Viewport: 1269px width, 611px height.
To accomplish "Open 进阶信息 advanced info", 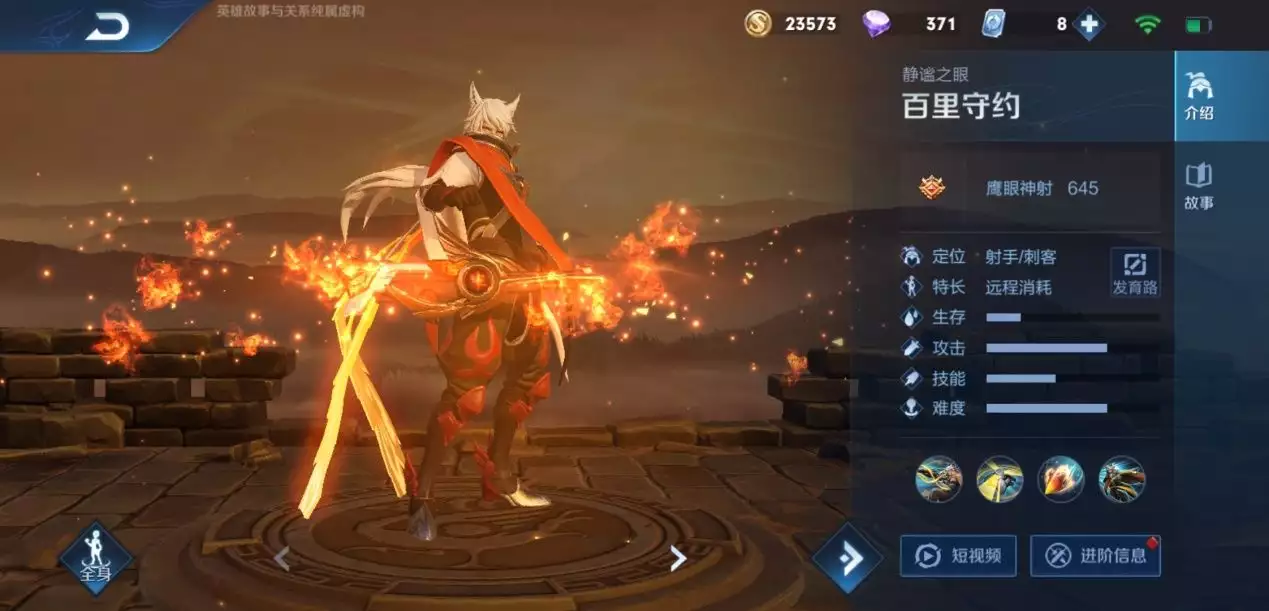I will pyautogui.click(x=1095, y=556).
